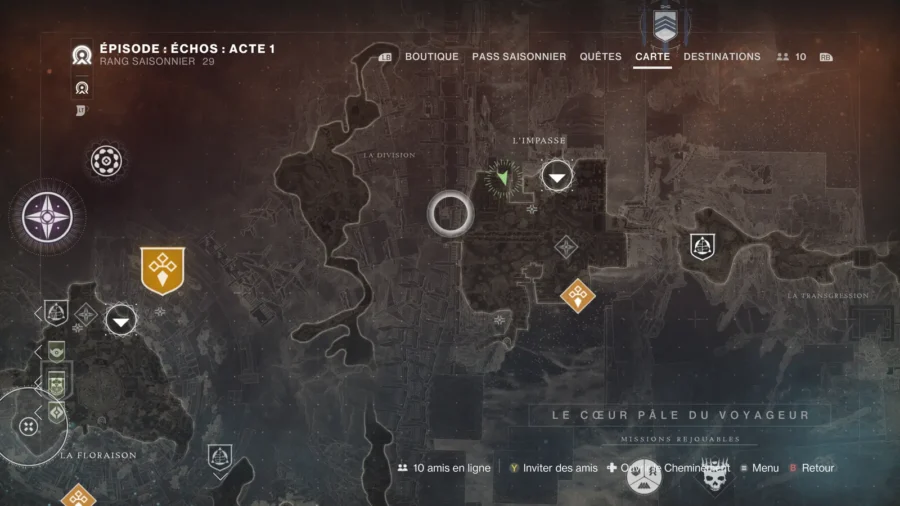The height and width of the screenshot is (506, 900).
Task: Open the Épisode Échos Acte 1 header
Action: 187,49
